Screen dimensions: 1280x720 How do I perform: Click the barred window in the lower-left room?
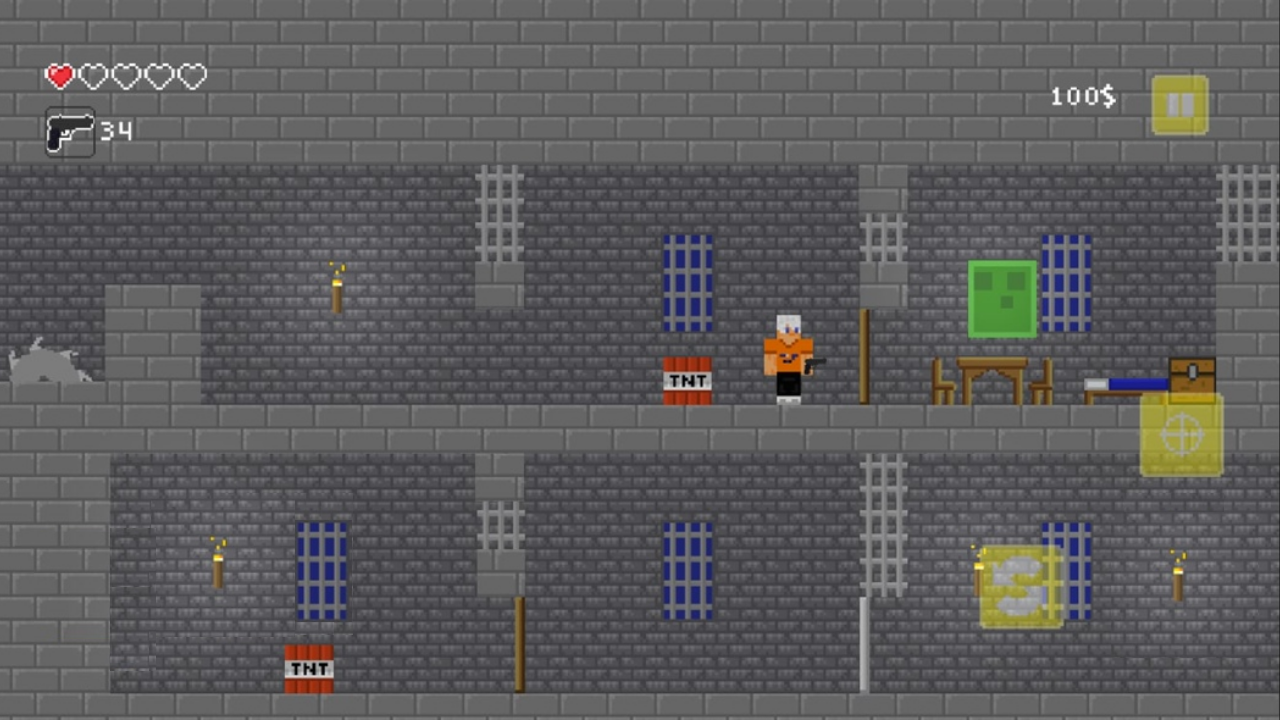(321, 570)
